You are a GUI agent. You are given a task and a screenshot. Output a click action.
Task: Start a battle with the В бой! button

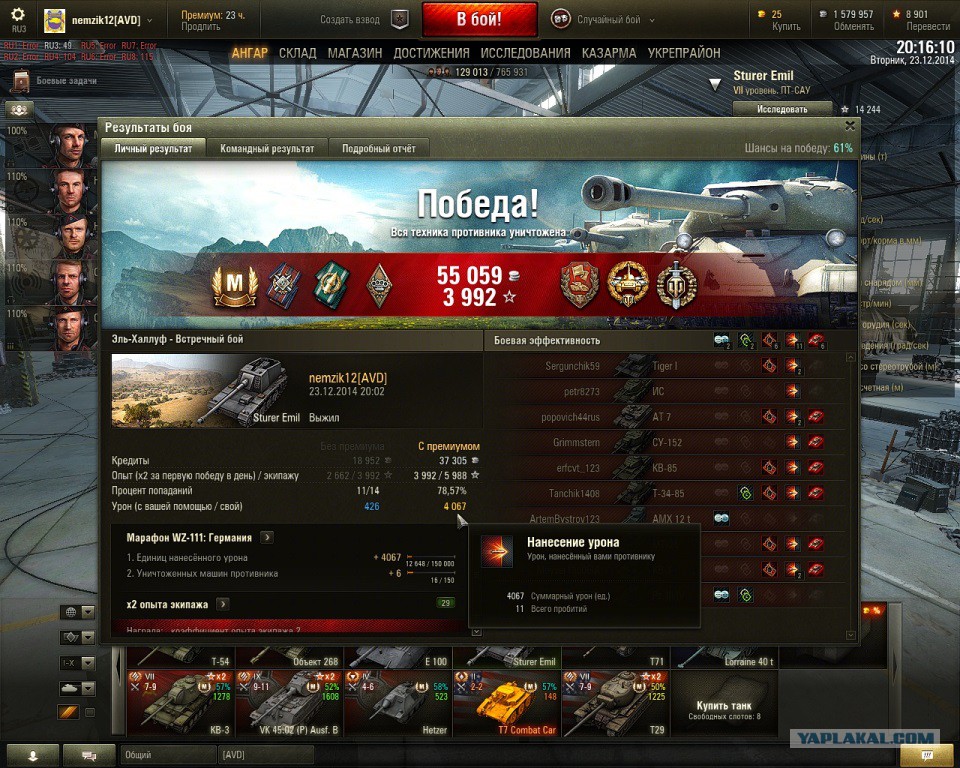click(x=479, y=19)
